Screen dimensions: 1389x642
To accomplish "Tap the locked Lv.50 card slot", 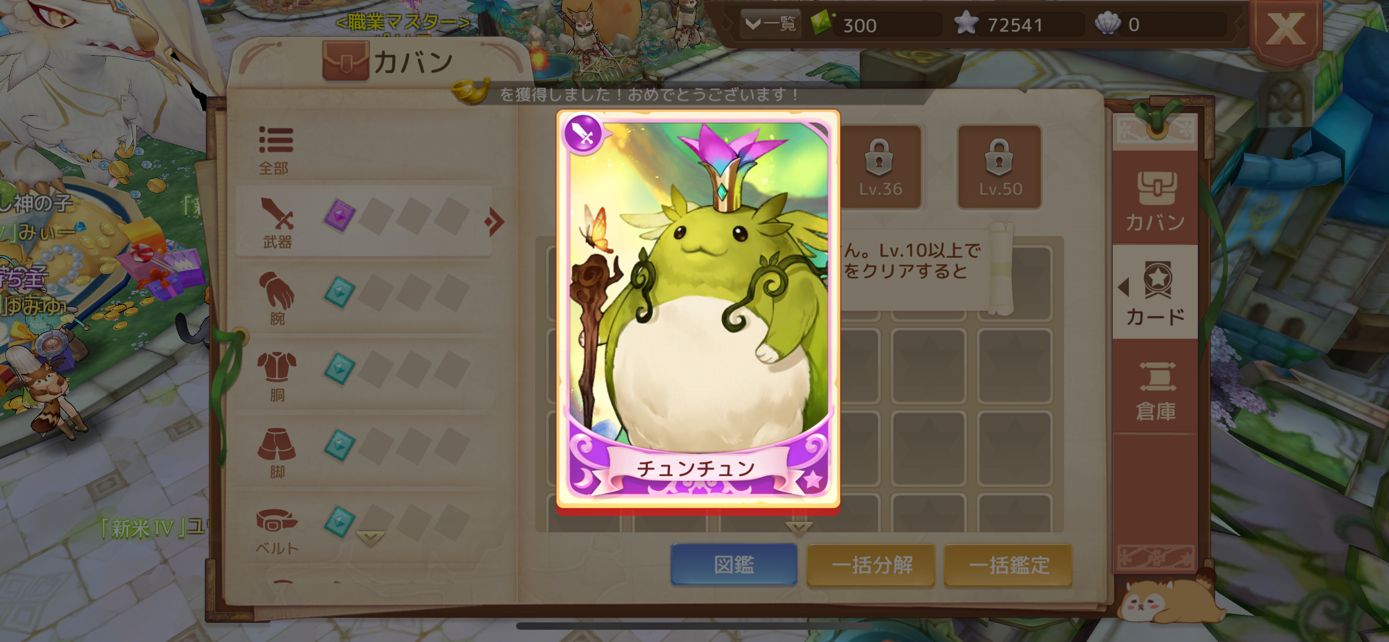I will (x=999, y=167).
